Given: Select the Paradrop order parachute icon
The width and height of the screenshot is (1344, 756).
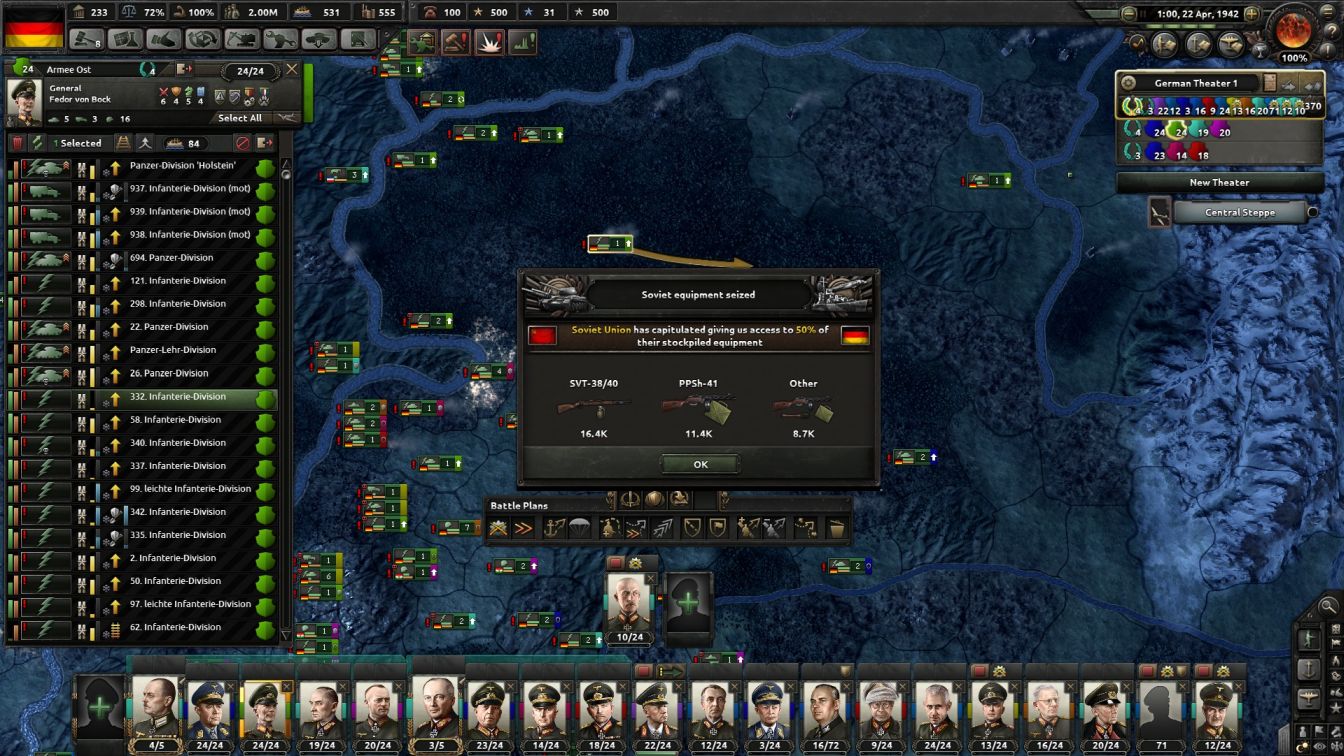Looking at the screenshot, I should coord(578,525).
